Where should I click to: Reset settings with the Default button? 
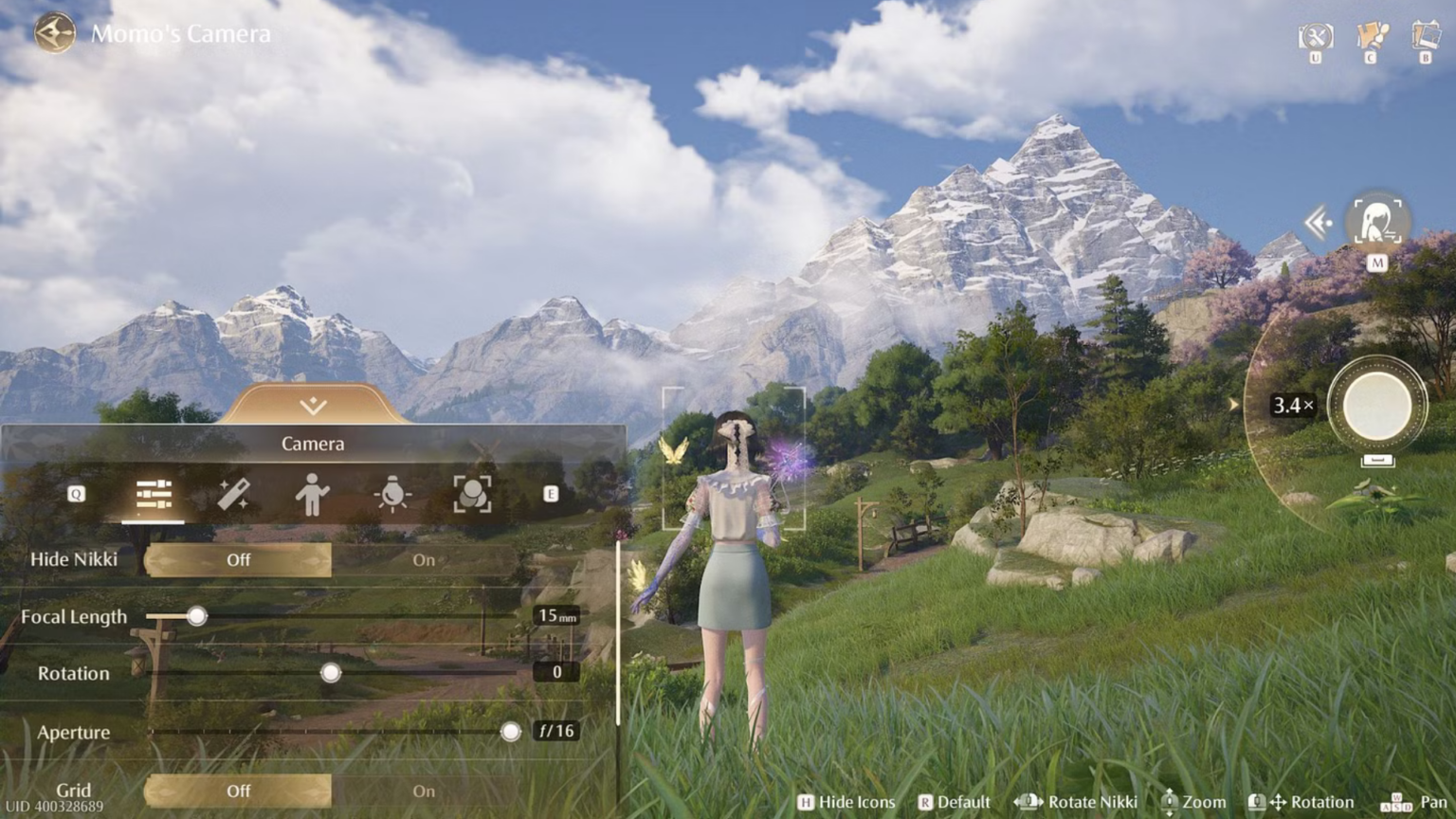pyautogui.click(x=955, y=801)
